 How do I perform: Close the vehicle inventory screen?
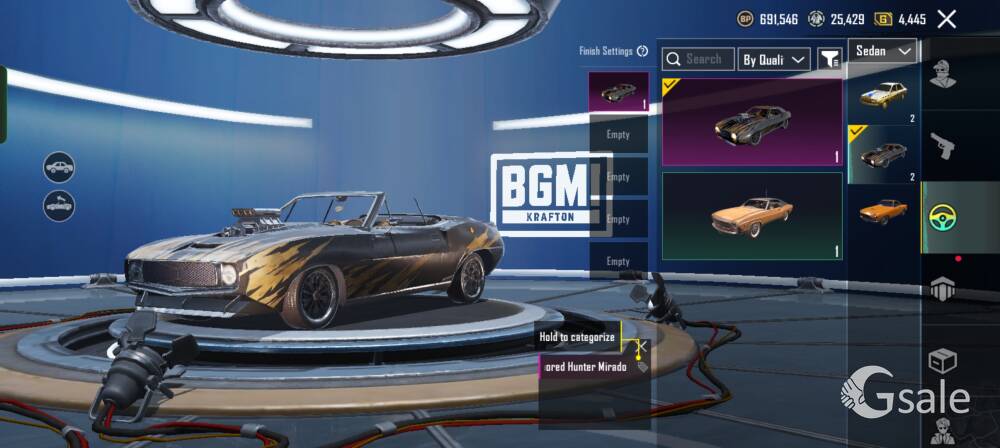(946, 18)
